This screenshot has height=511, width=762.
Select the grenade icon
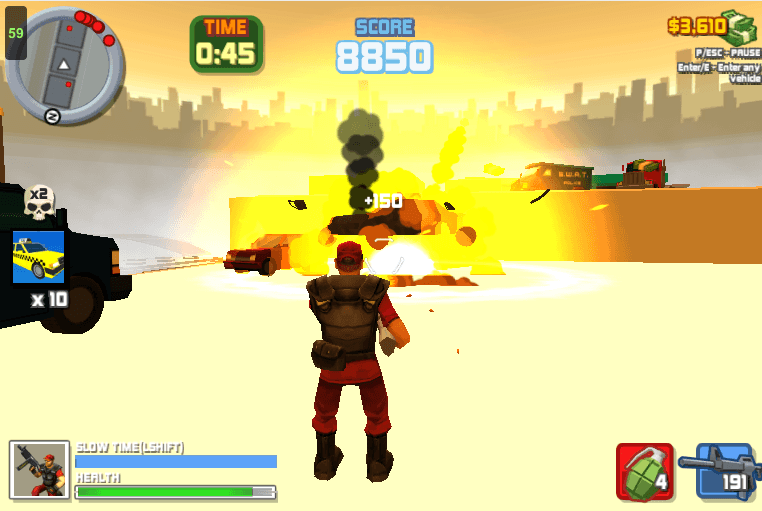click(644, 471)
